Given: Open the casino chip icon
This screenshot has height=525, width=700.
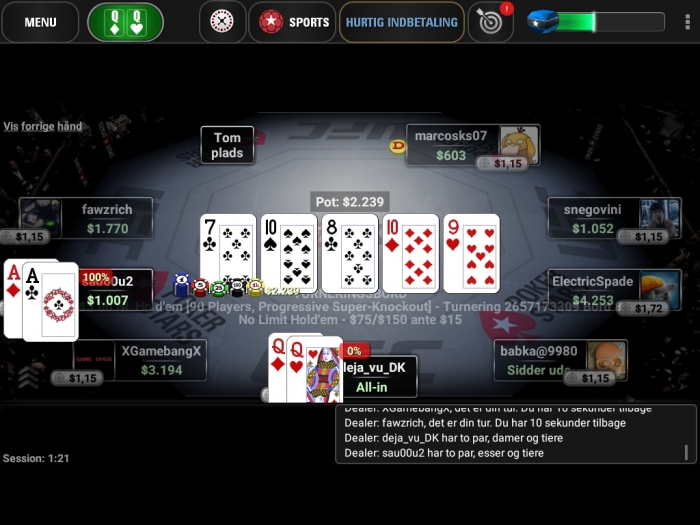Looking at the screenshot, I should point(222,22).
